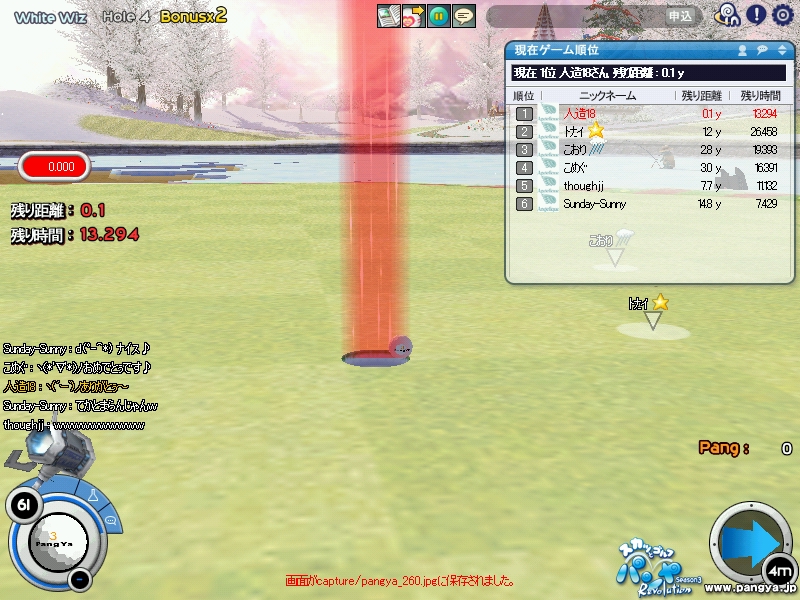Open the speech bubble chat macro icon
This screenshot has height=600, width=800.
463,16
